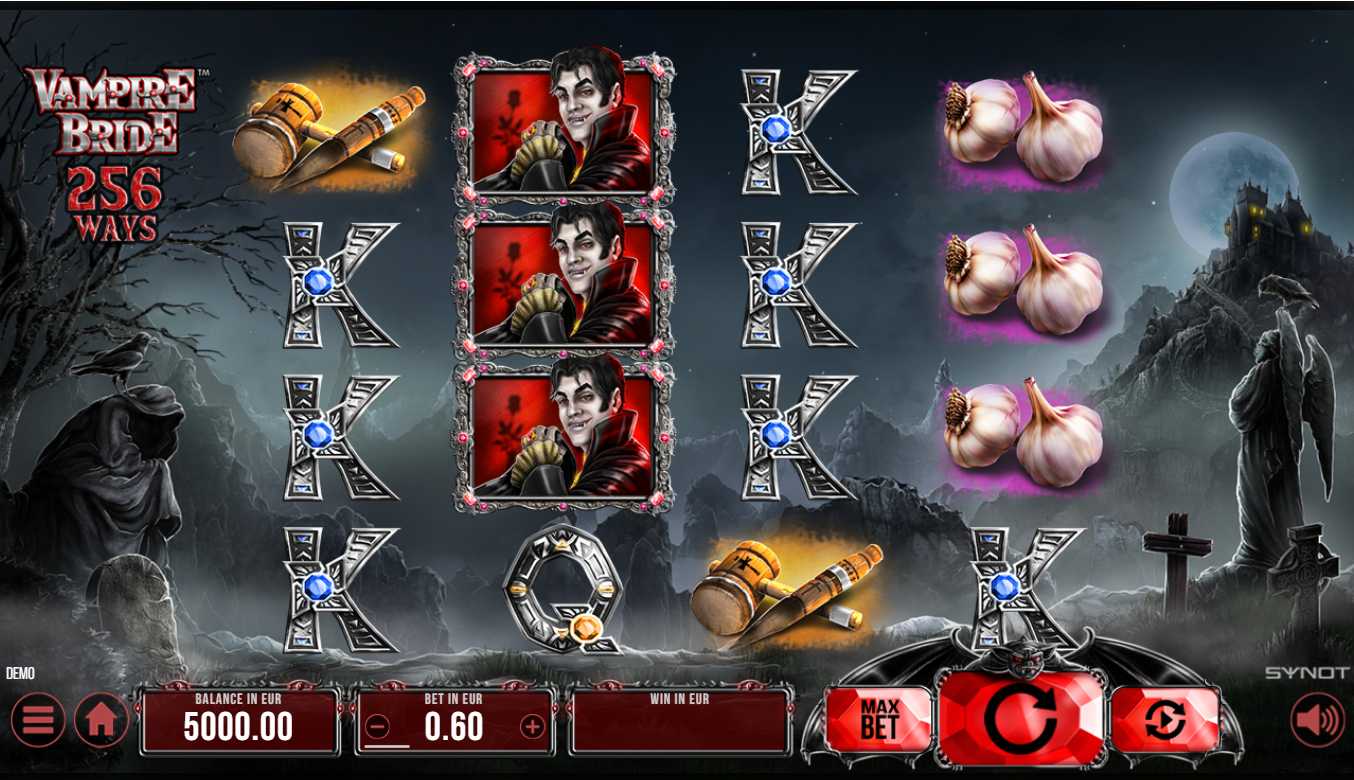Set wager with Max Bet button
The width and height of the screenshot is (1354, 780).
879,719
